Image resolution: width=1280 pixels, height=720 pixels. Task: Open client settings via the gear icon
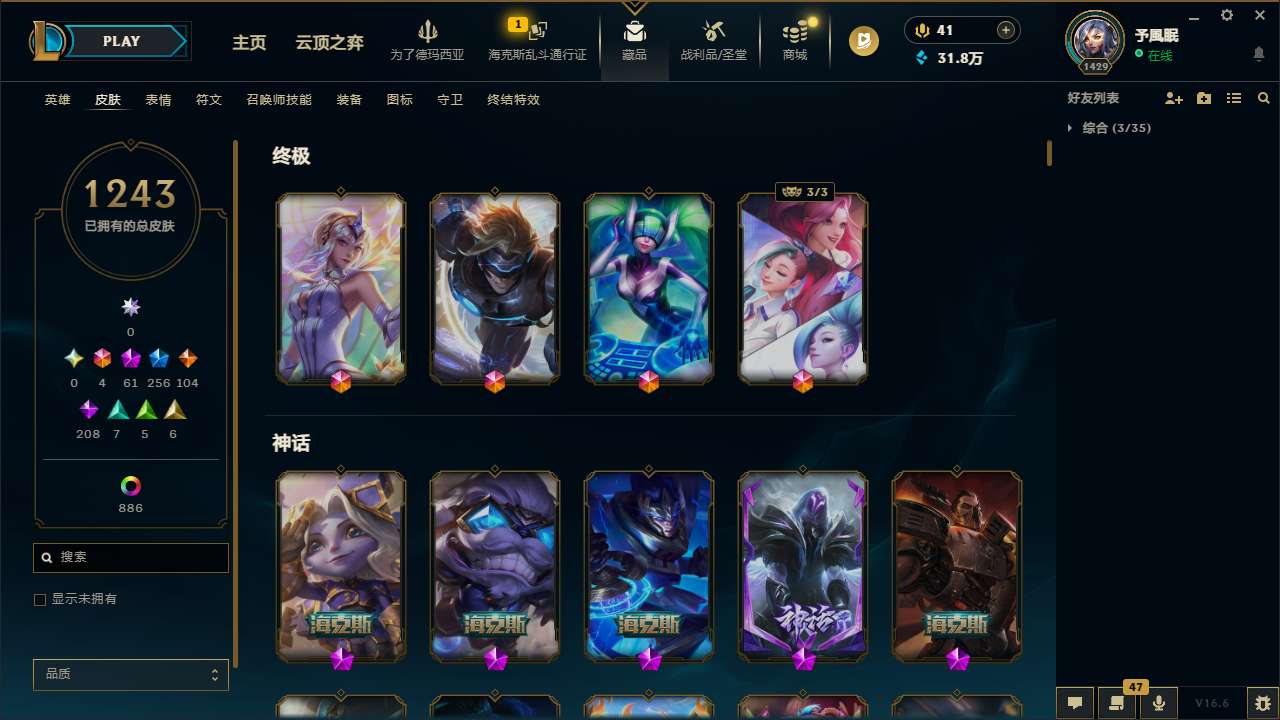tap(1226, 15)
